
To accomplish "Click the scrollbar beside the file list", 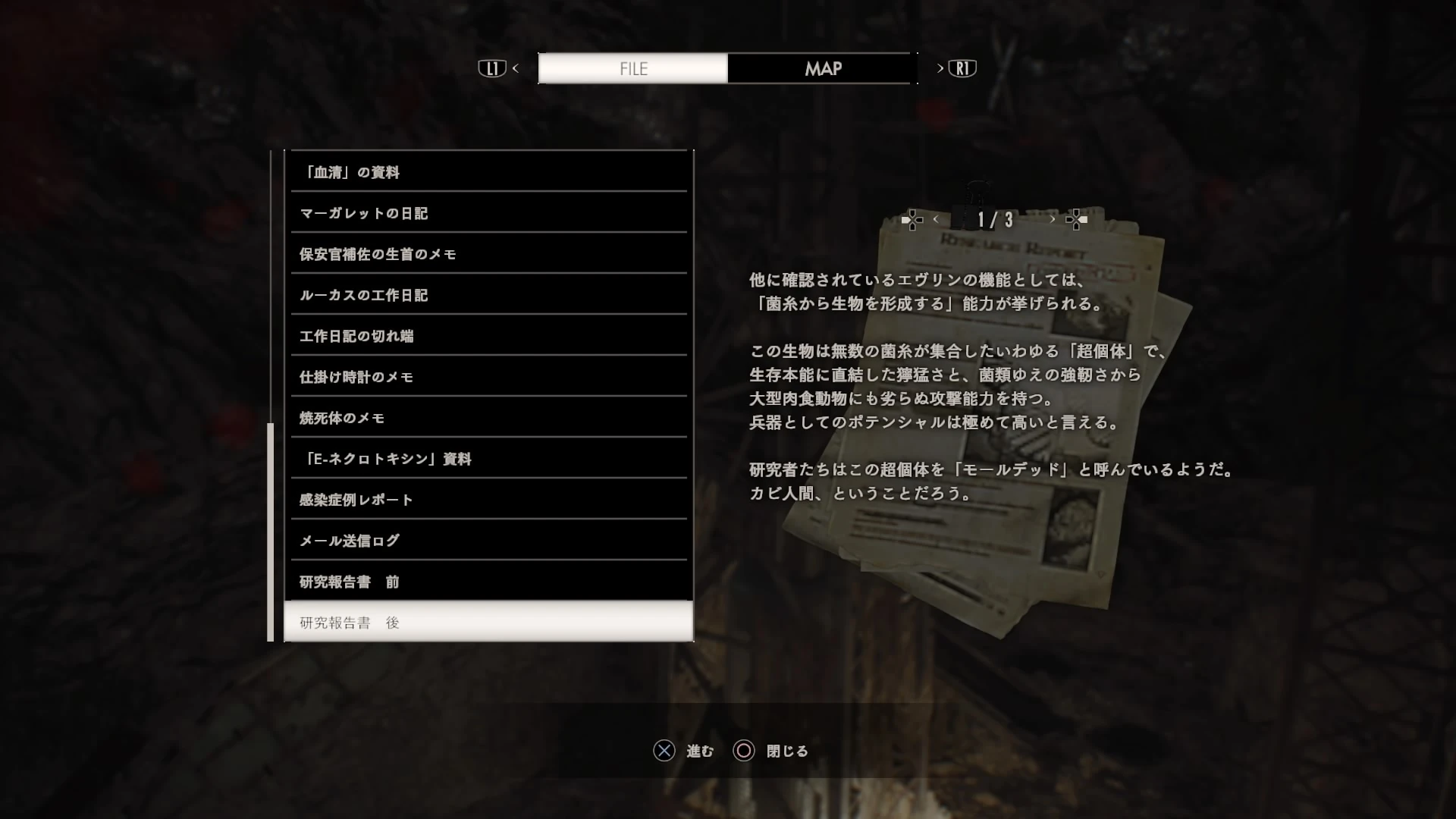I will pos(272,531).
